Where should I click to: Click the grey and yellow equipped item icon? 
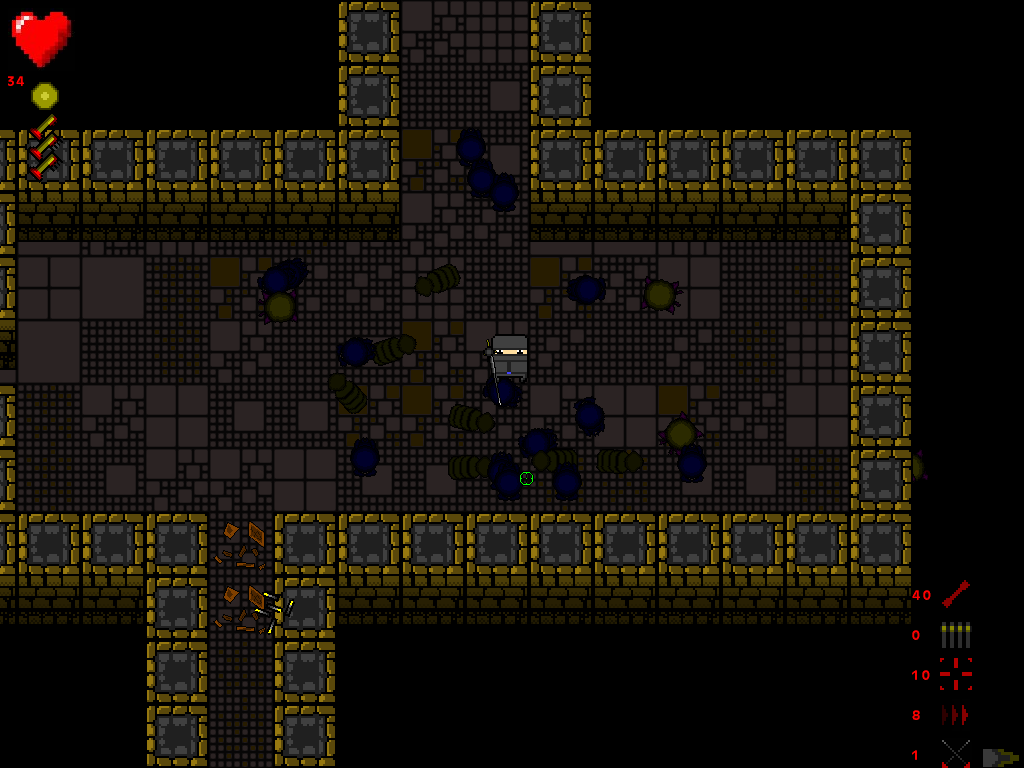pos(999,757)
